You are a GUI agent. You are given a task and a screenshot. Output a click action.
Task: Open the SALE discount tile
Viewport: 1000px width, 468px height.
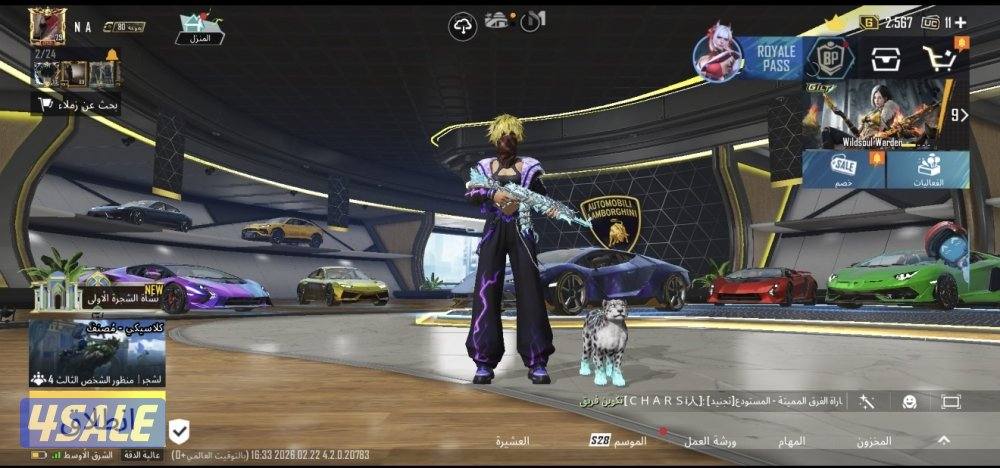(843, 170)
